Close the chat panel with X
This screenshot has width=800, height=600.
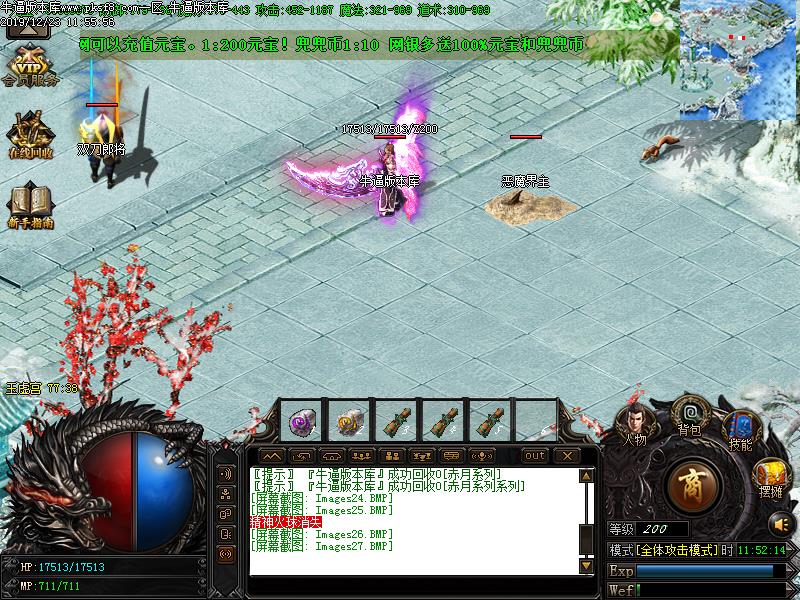567,456
